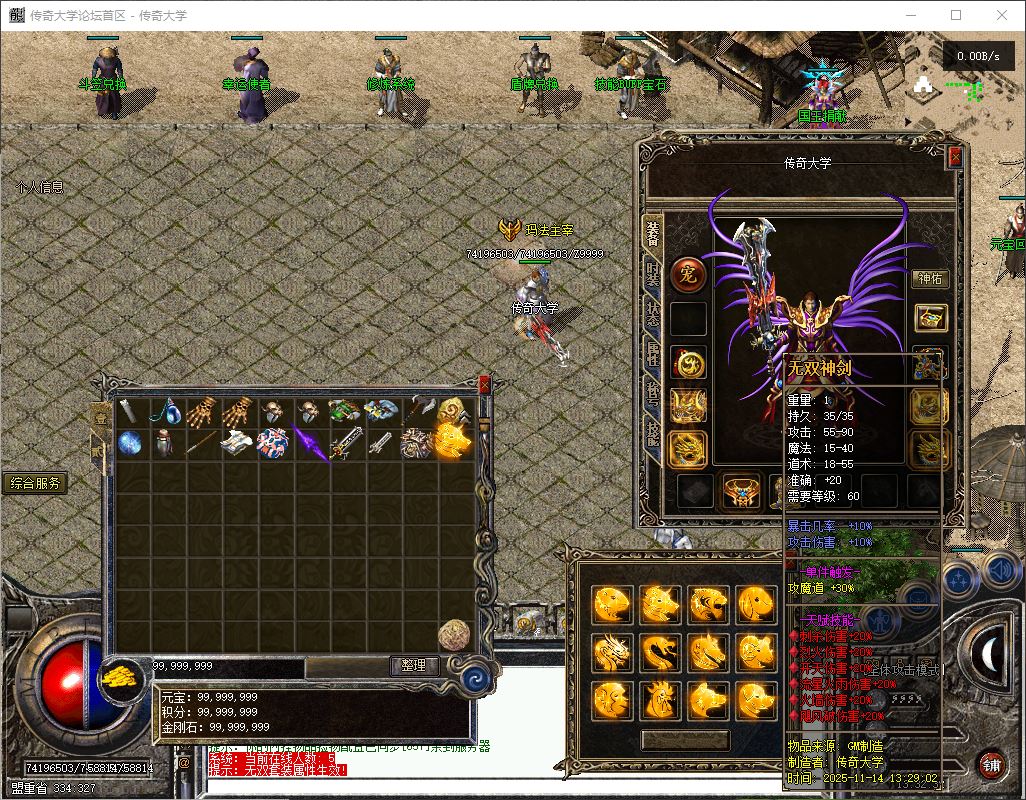
Task: Select the golden snake zodiac icon
Action: pyautogui.click(x=660, y=651)
